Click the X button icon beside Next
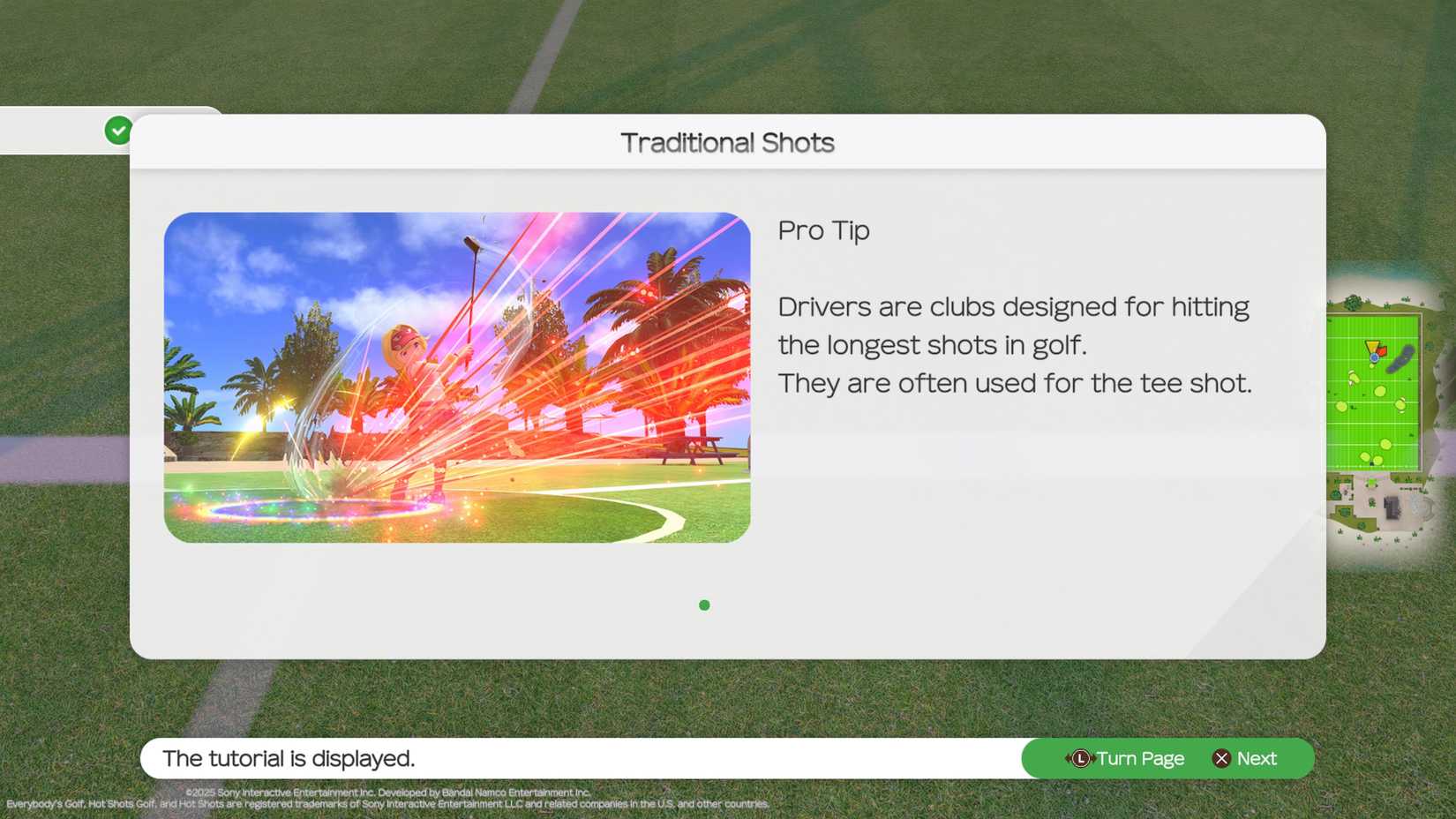The height and width of the screenshot is (819, 1456). pos(1221,758)
